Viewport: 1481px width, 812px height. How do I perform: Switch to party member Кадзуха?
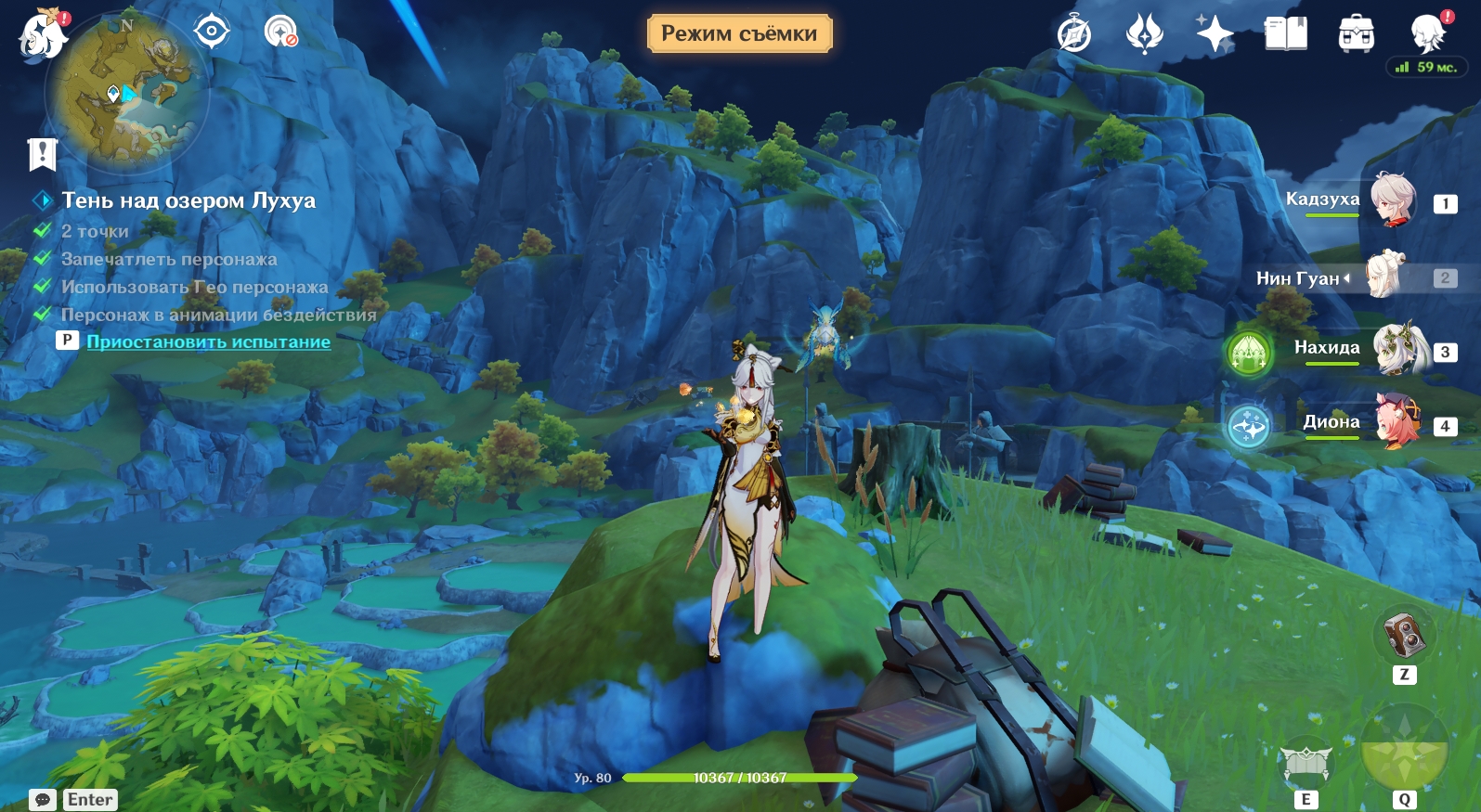[x=1392, y=200]
